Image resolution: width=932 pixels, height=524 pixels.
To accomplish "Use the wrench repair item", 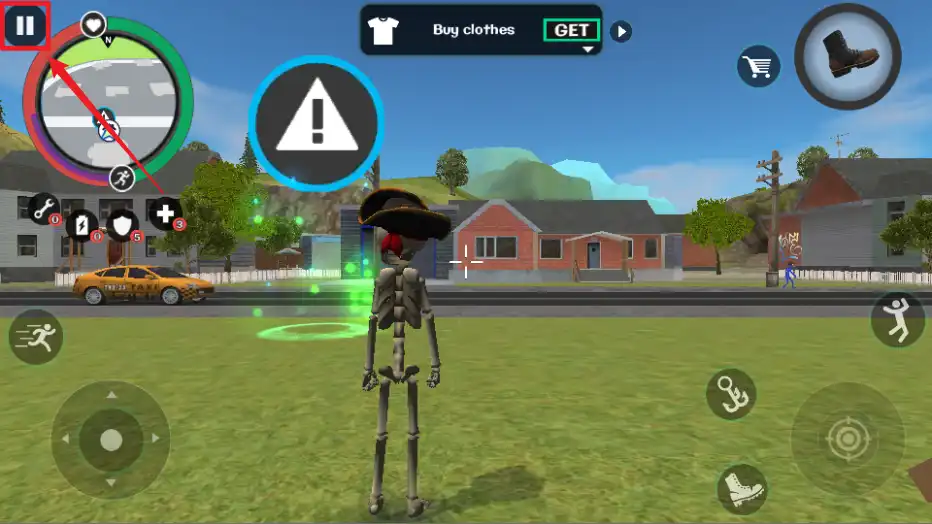I will [x=43, y=208].
